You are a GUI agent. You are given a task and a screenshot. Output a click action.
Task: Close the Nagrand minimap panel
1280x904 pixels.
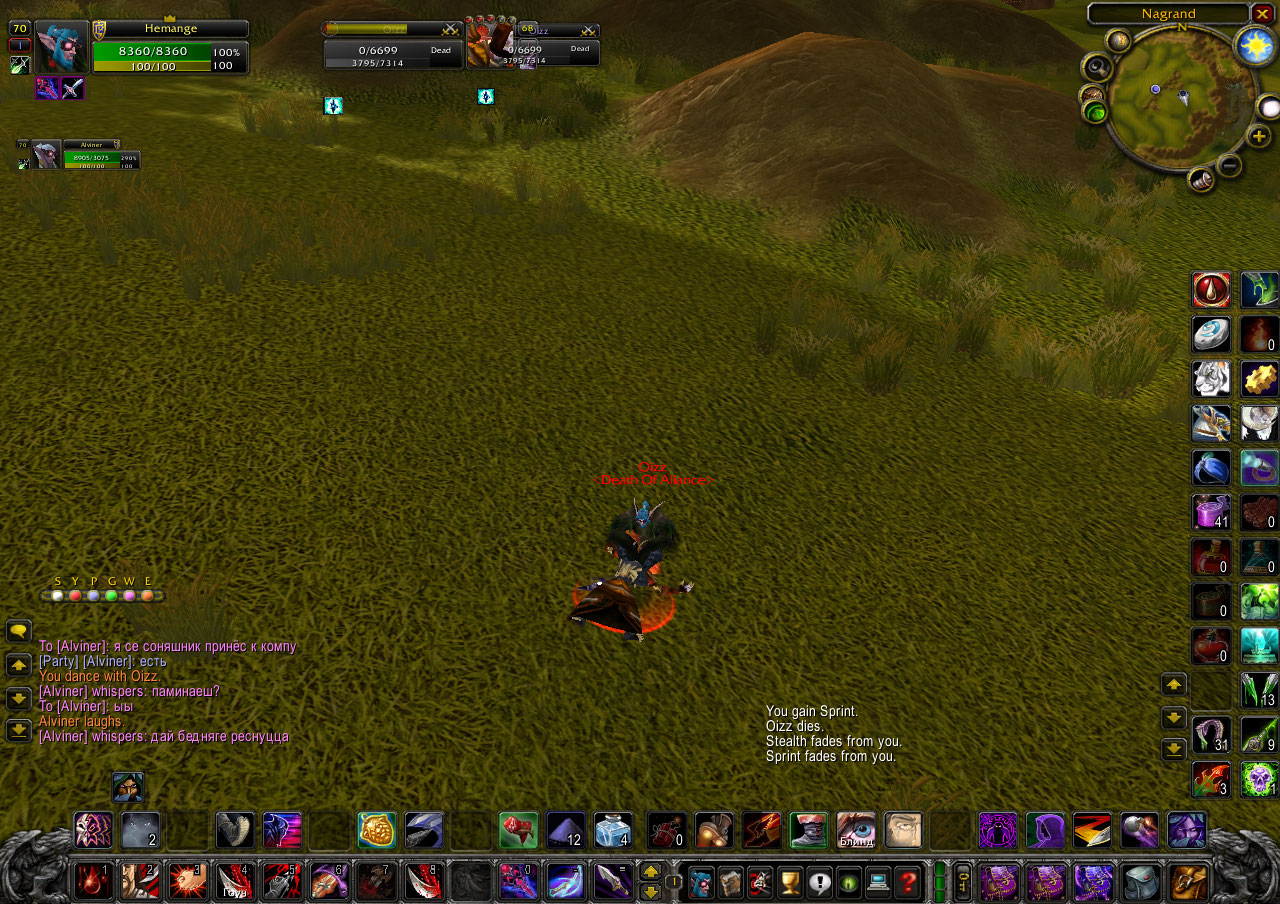click(x=1262, y=13)
